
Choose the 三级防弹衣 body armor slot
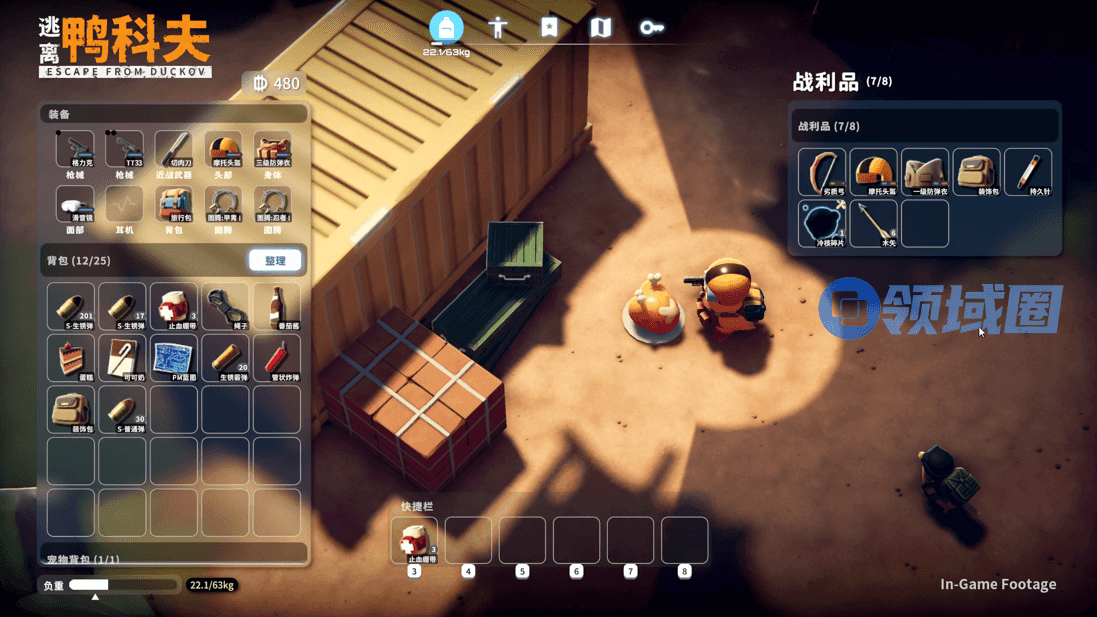(272, 150)
